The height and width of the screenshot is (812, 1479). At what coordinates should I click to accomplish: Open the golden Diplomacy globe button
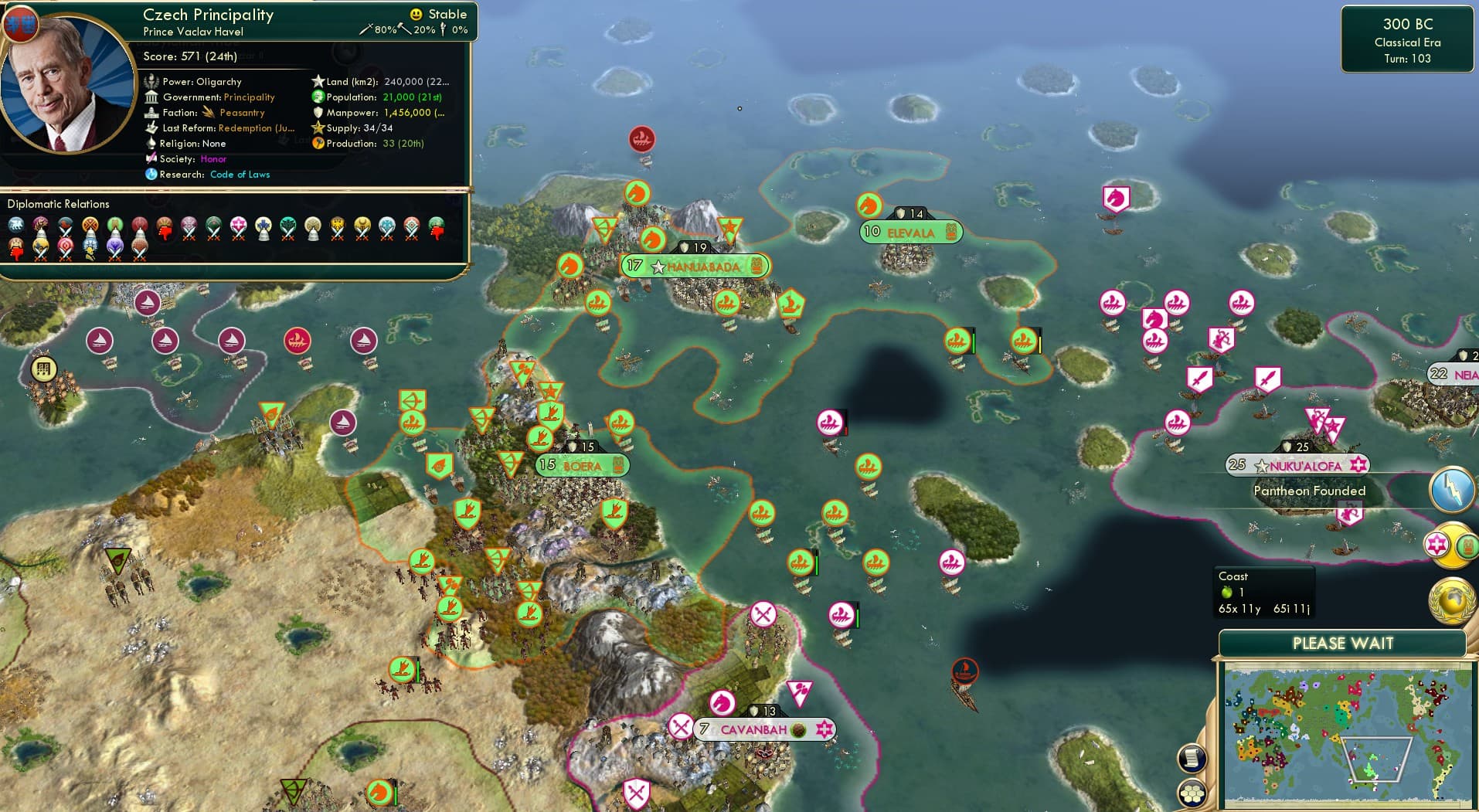point(1450,599)
